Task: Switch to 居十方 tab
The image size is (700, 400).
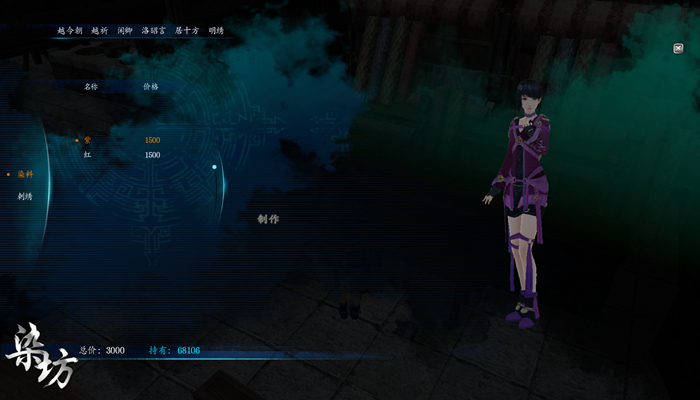Action: [187, 31]
